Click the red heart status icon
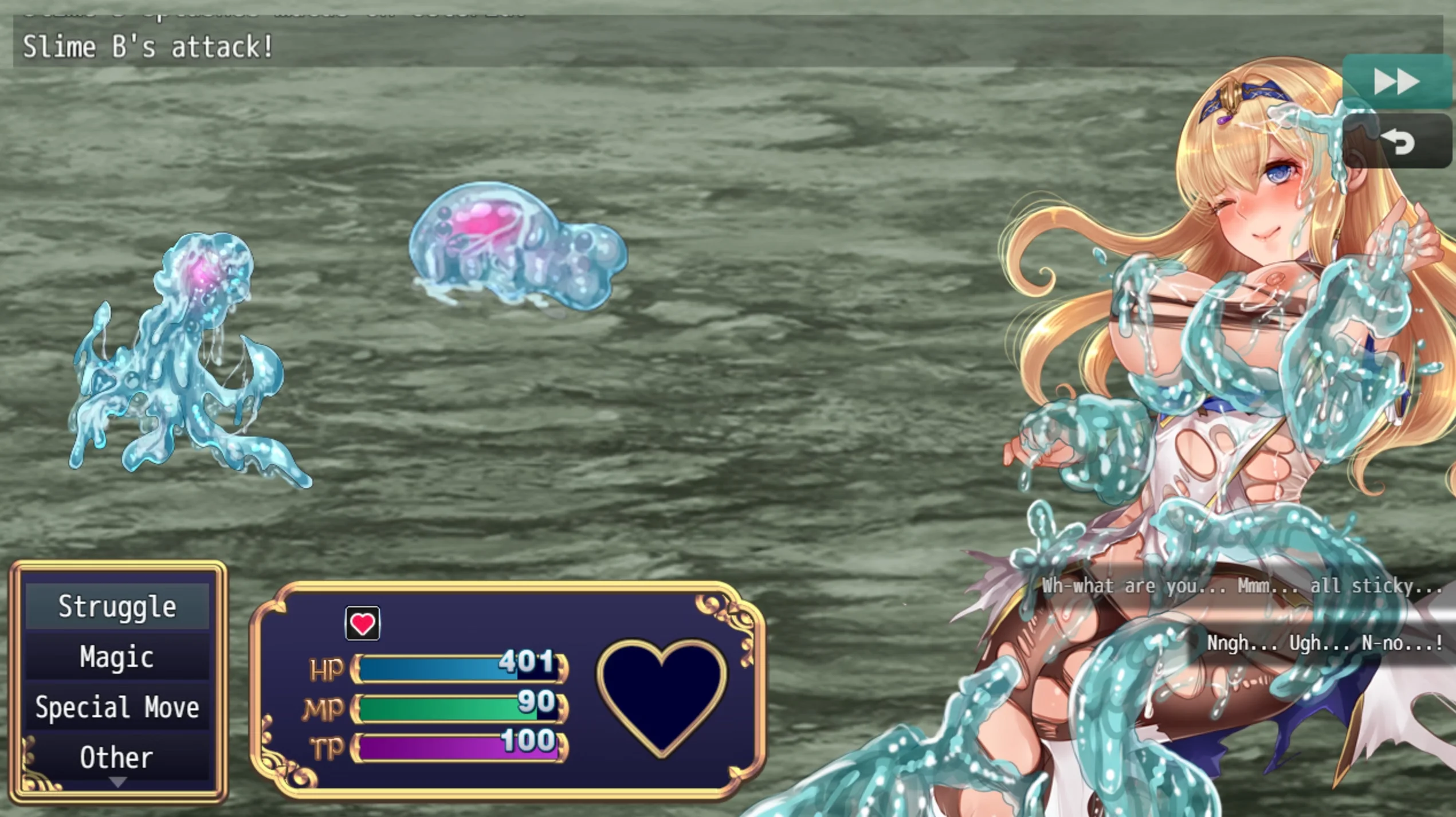Viewport: 1456px width, 817px height. [362, 623]
